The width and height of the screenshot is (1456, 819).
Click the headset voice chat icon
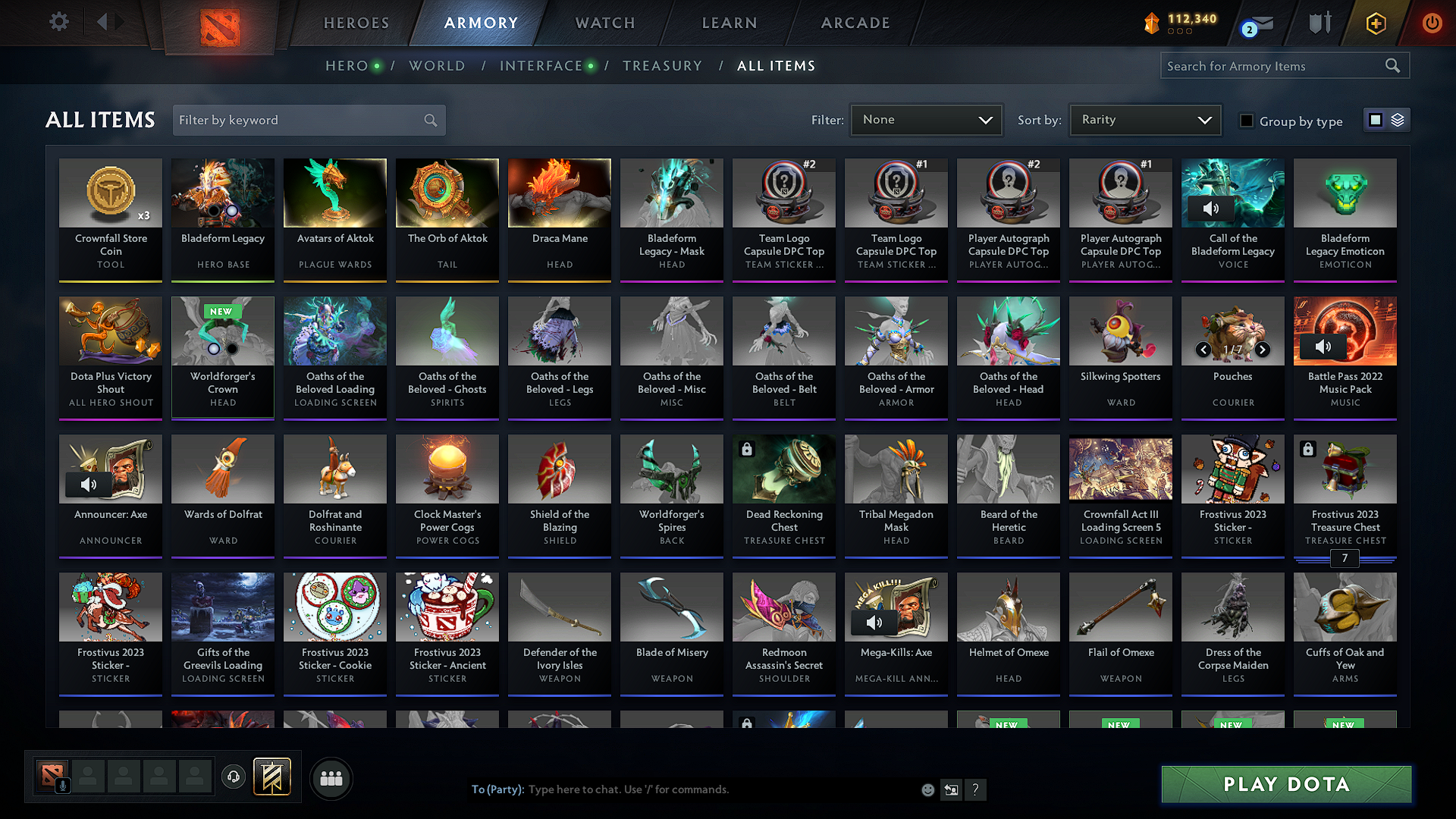[233, 777]
